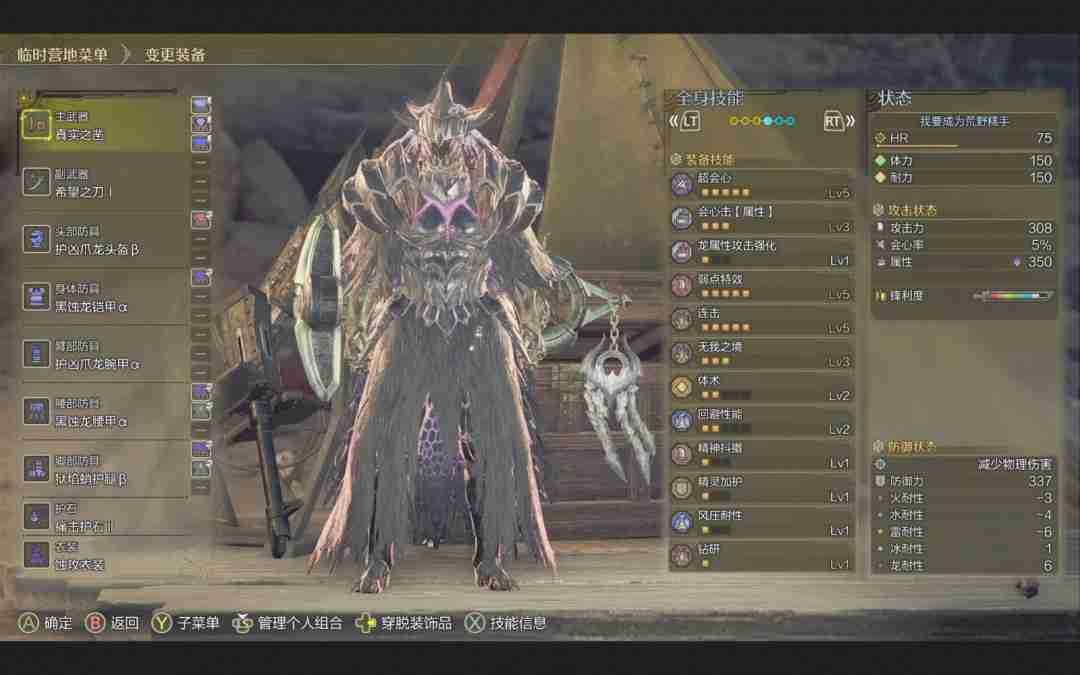The width and height of the screenshot is (1080, 675).
Task: Select the 连击 skill row
Action: point(762,320)
